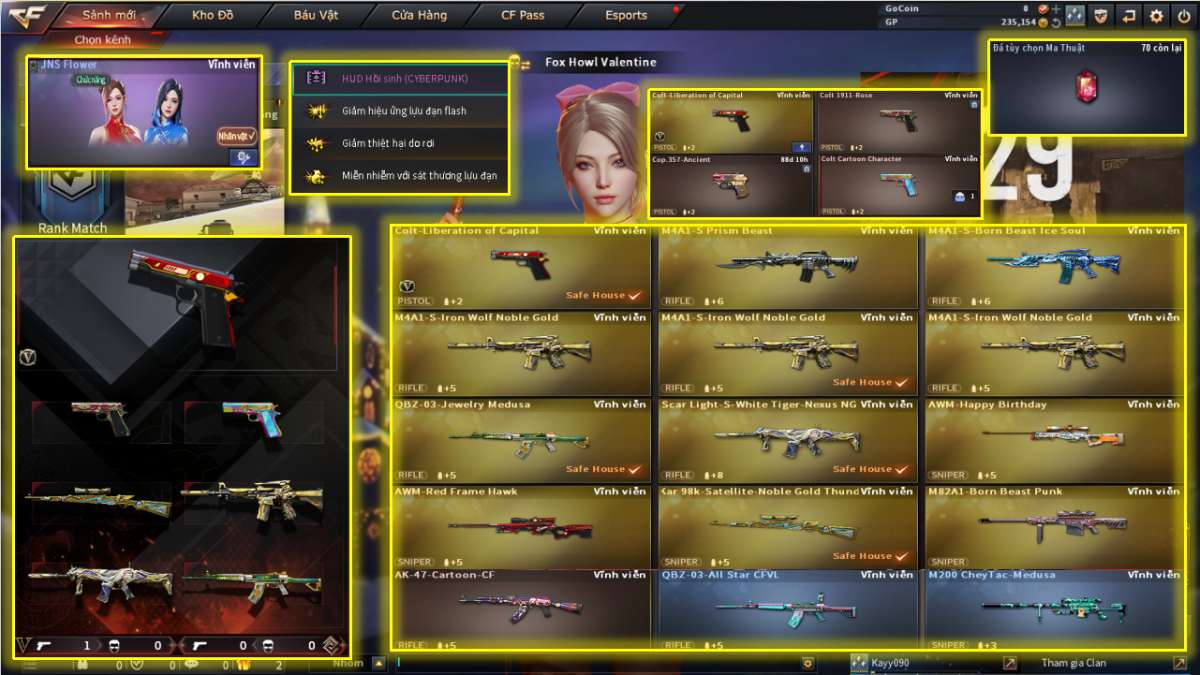This screenshot has width=1200, height=675.
Task: Select the M4A1-S Prism Beast rifle tile
Action: coord(787,267)
